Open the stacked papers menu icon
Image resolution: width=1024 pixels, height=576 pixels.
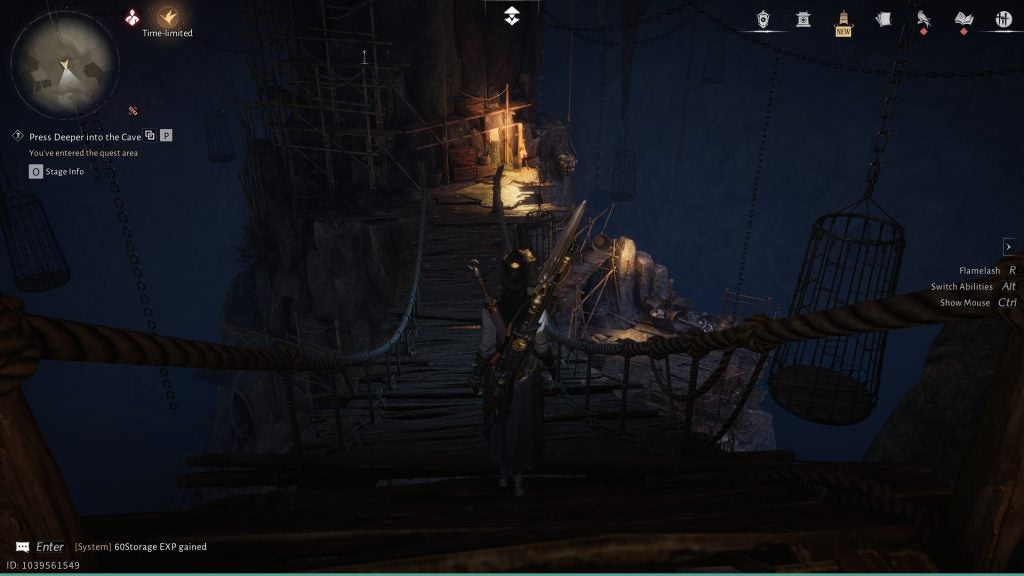[883, 19]
